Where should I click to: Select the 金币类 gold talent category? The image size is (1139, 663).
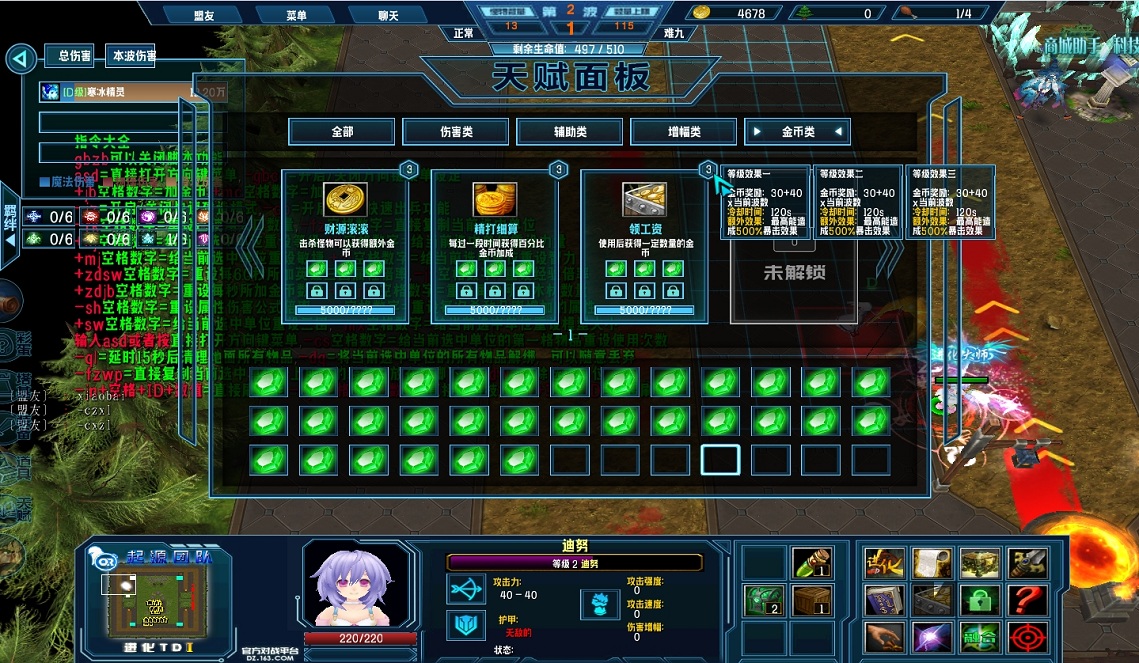coord(798,131)
